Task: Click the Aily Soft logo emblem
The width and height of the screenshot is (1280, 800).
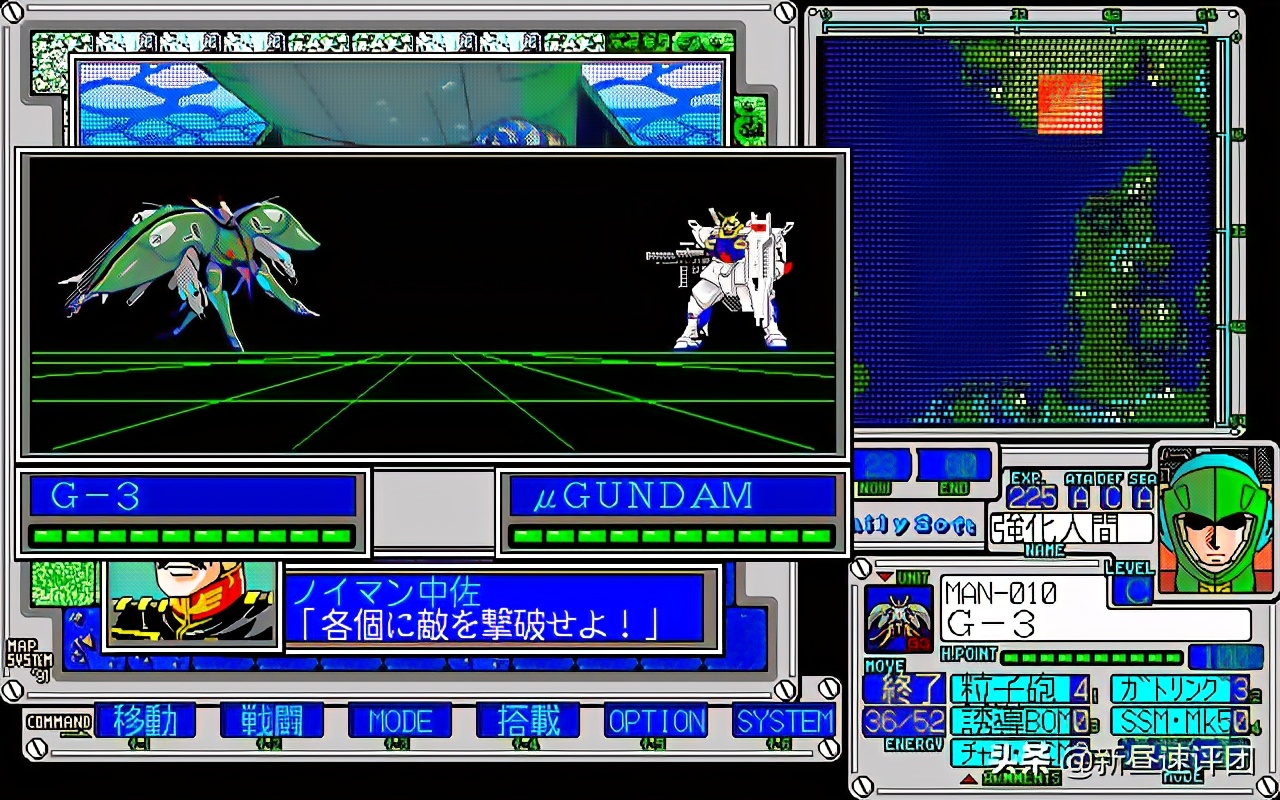Action: click(x=915, y=525)
